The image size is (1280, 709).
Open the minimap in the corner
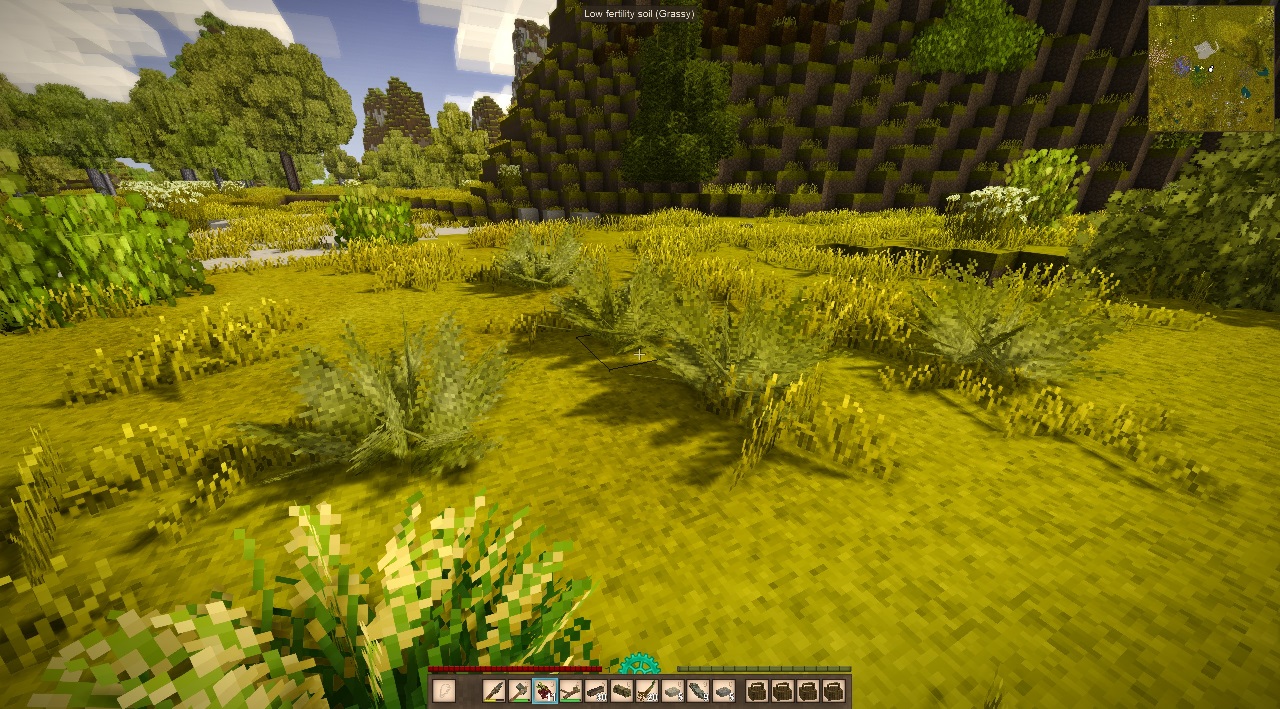click(x=1211, y=68)
